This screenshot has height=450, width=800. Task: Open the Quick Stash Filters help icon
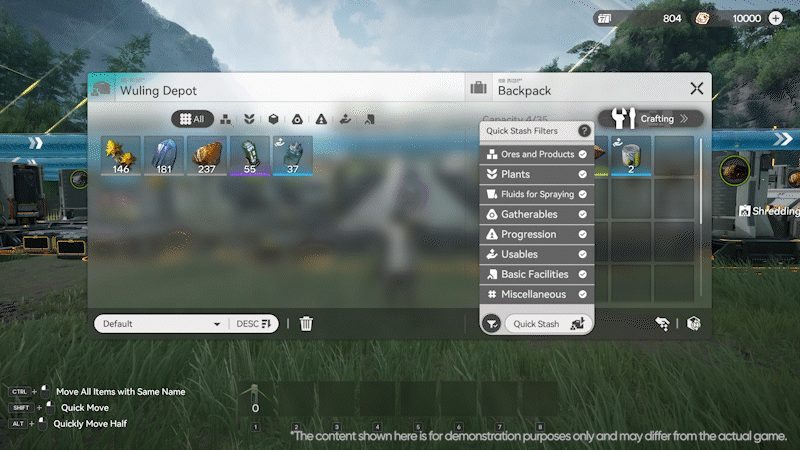pyautogui.click(x=584, y=131)
